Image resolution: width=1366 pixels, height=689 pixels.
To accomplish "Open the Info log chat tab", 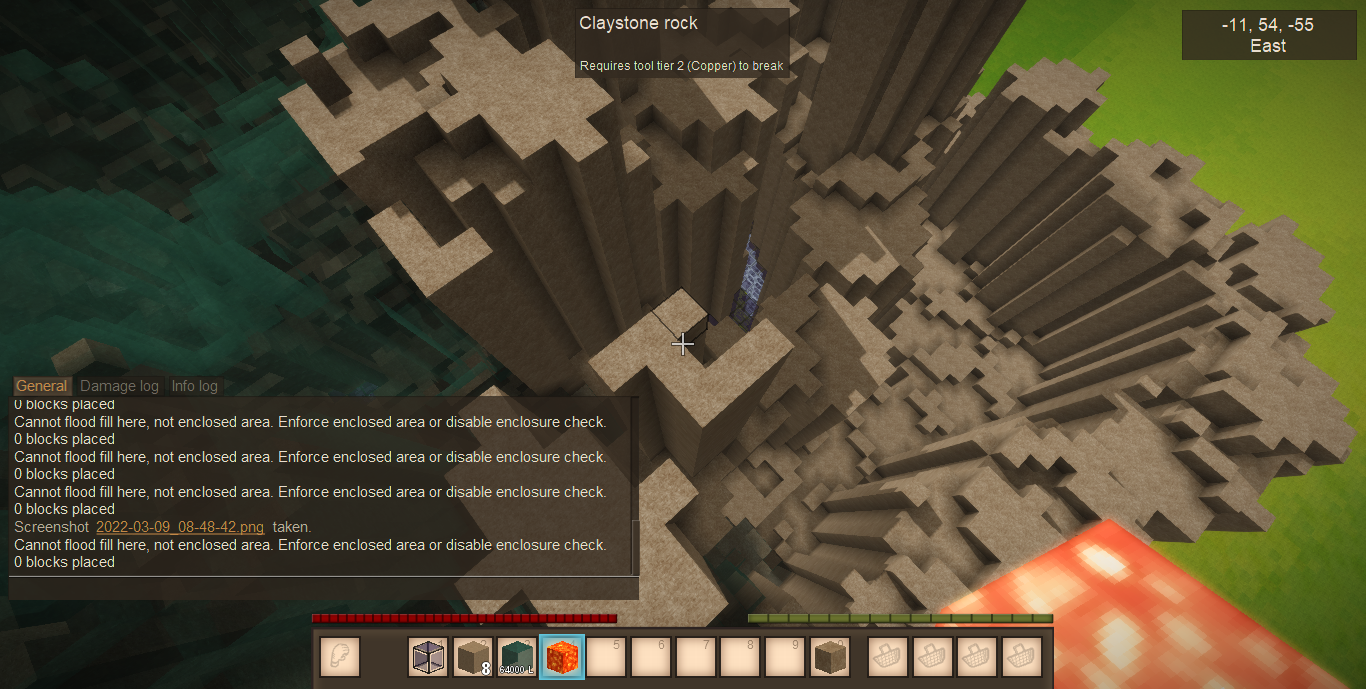I will 194,386.
